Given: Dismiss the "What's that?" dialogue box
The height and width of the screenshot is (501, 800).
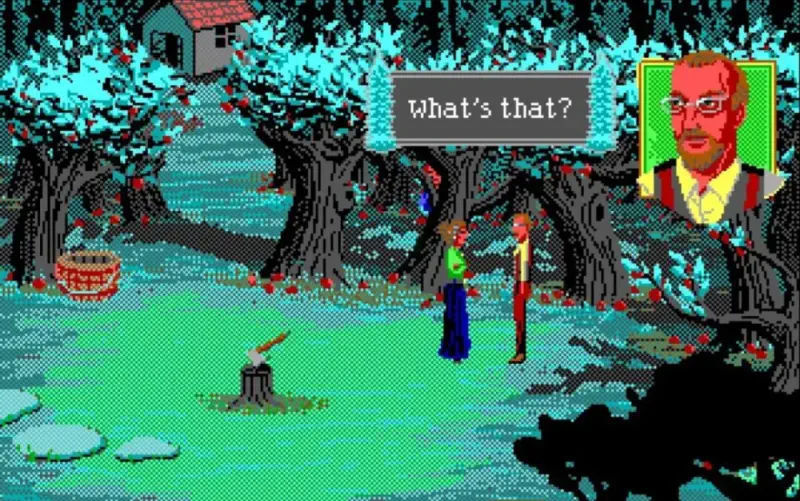Looking at the screenshot, I should (489, 109).
